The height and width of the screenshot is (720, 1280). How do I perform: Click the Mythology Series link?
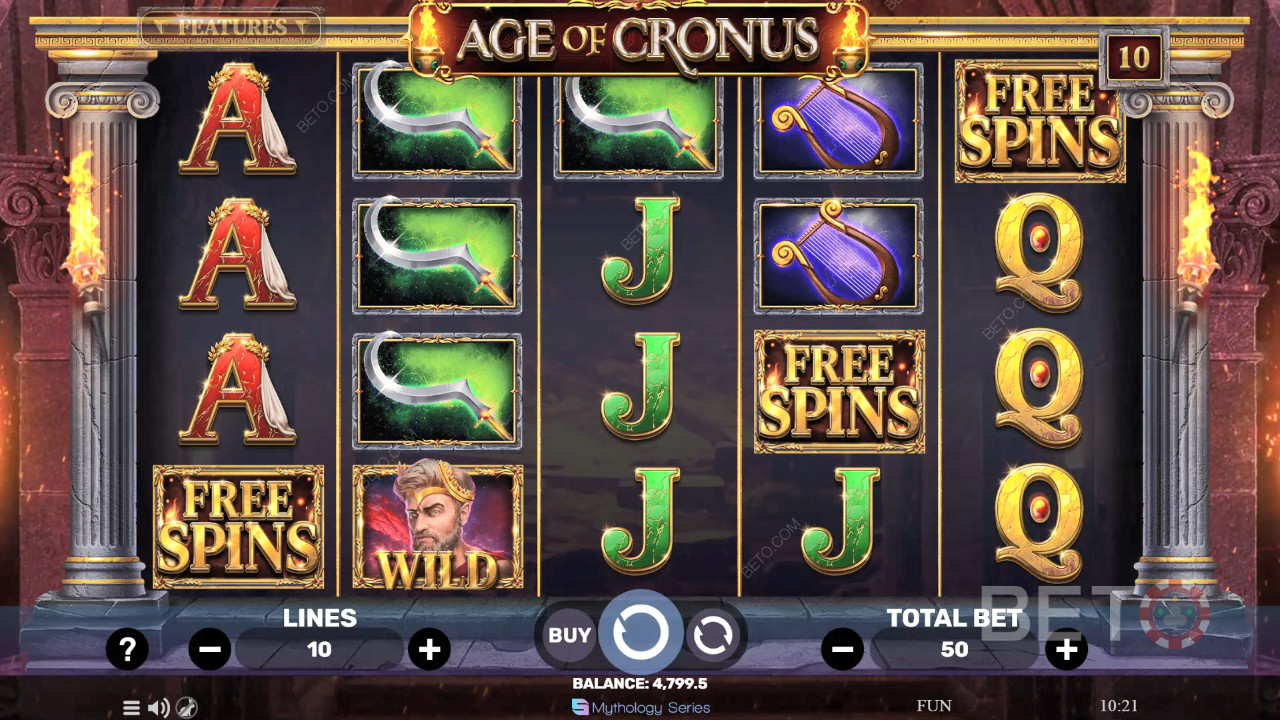[641, 707]
